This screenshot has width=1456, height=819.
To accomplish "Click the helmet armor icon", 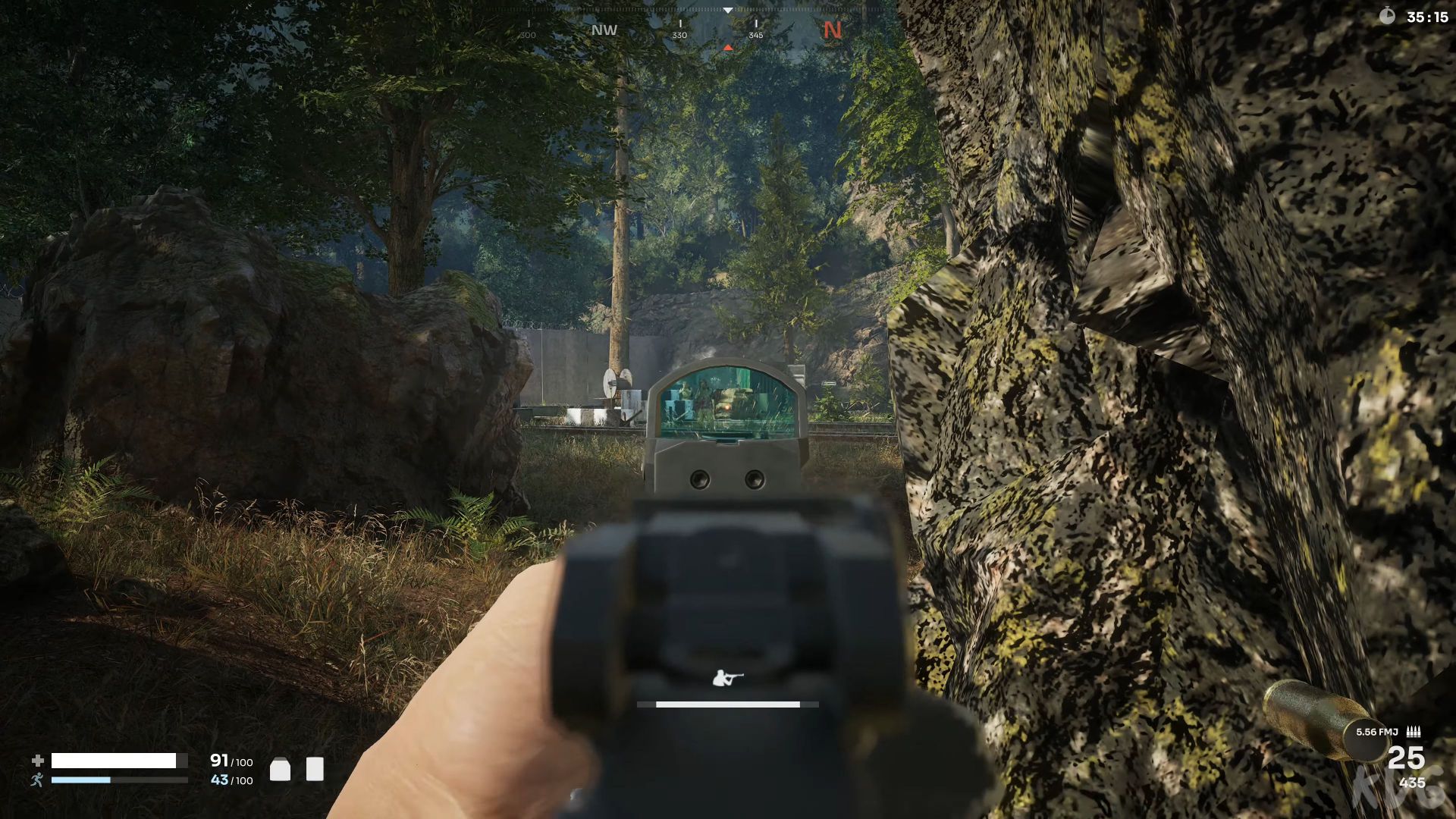I will [280, 769].
